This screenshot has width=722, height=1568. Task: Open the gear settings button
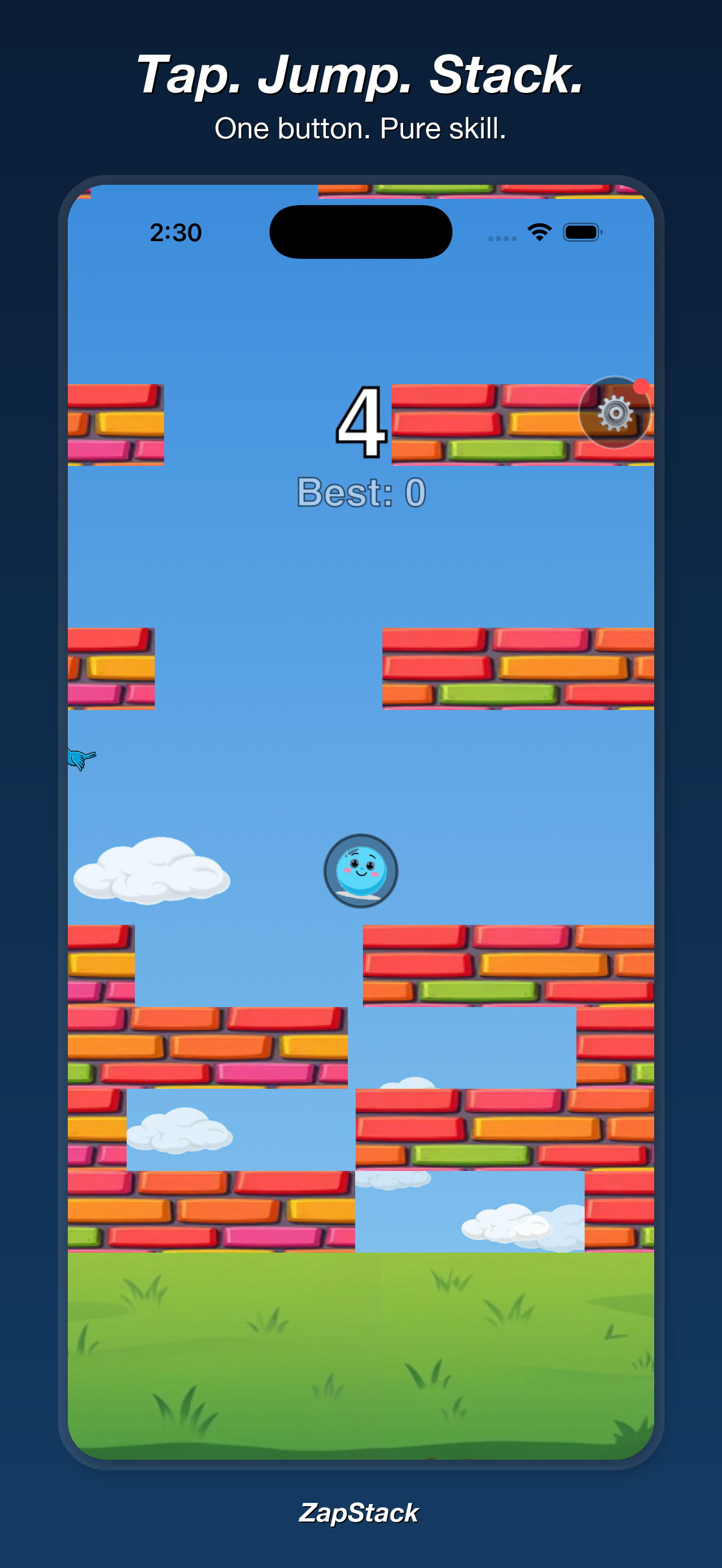pos(614,413)
